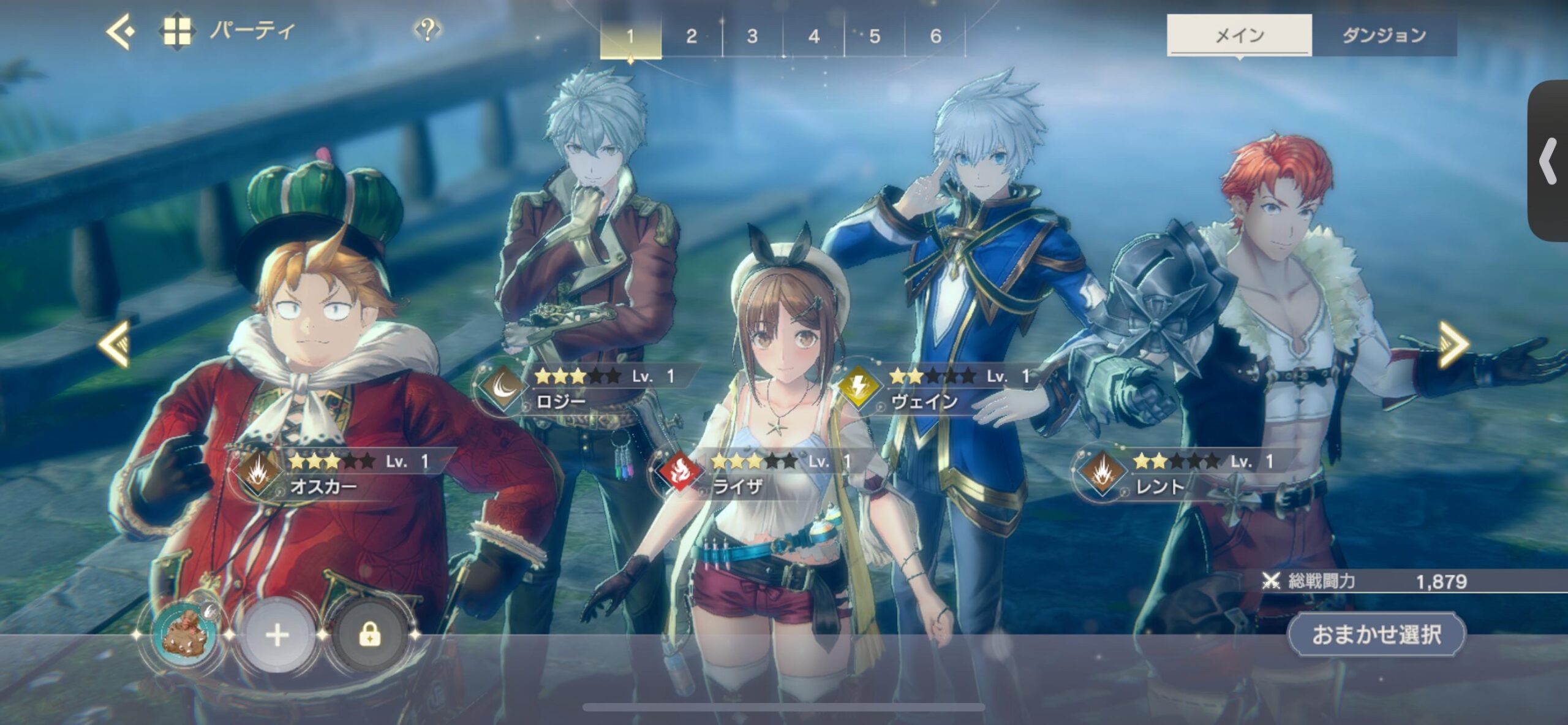Select the メイン tab
The image size is (1568, 725).
[x=1239, y=35]
